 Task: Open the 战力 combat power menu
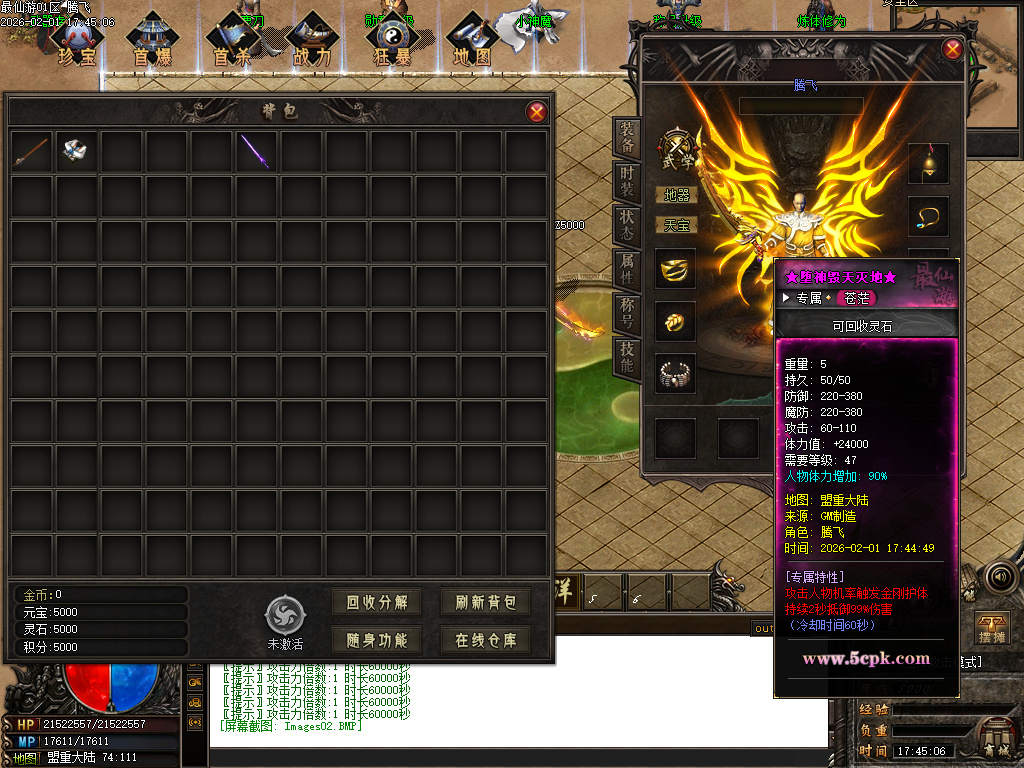coord(312,42)
